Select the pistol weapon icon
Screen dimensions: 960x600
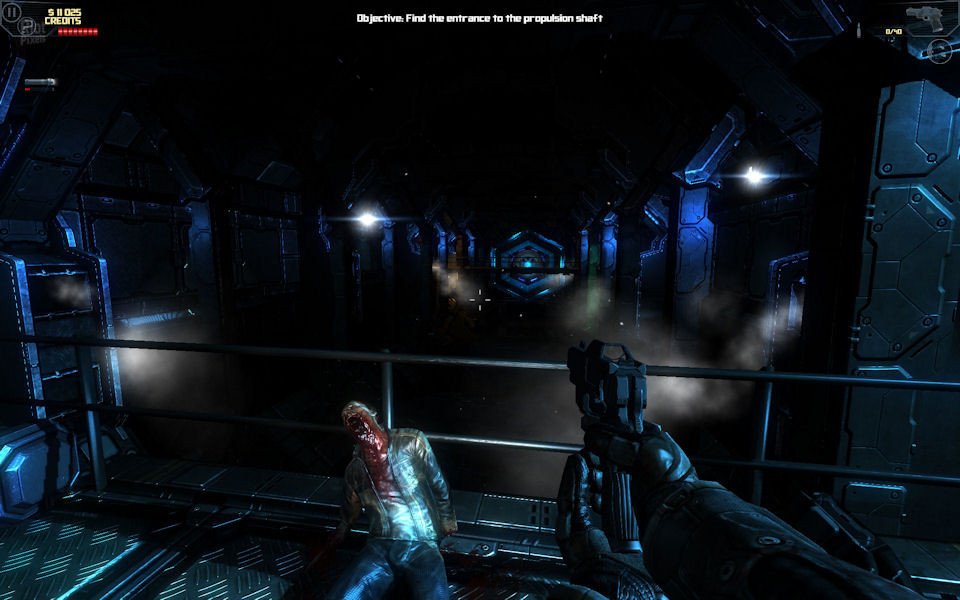(925, 17)
